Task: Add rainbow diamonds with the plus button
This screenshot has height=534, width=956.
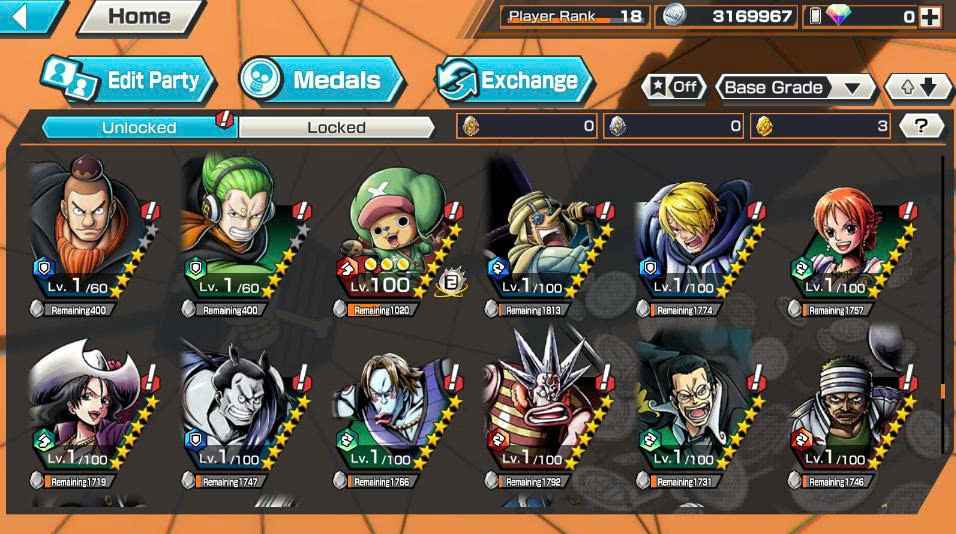Action: 930,16
